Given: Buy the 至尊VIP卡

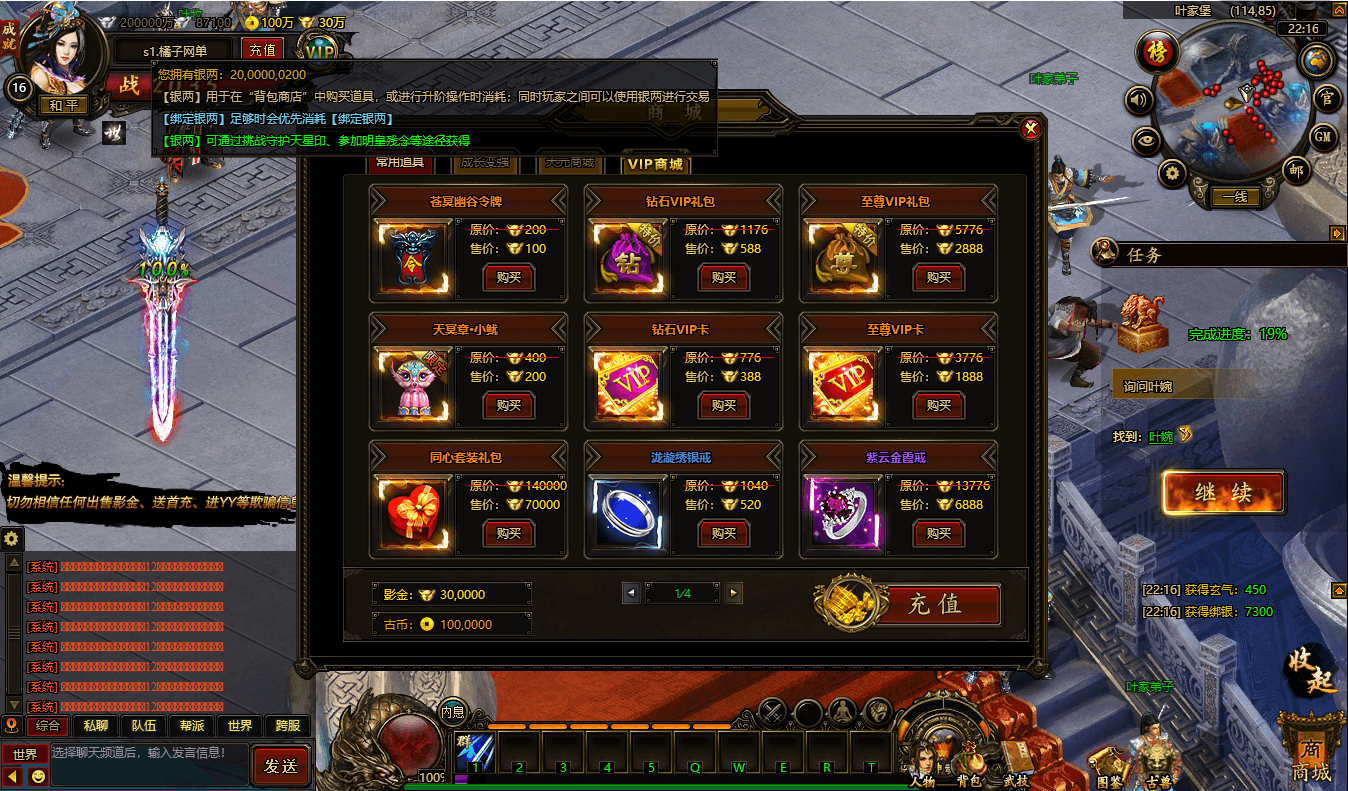Looking at the screenshot, I should [x=938, y=405].
